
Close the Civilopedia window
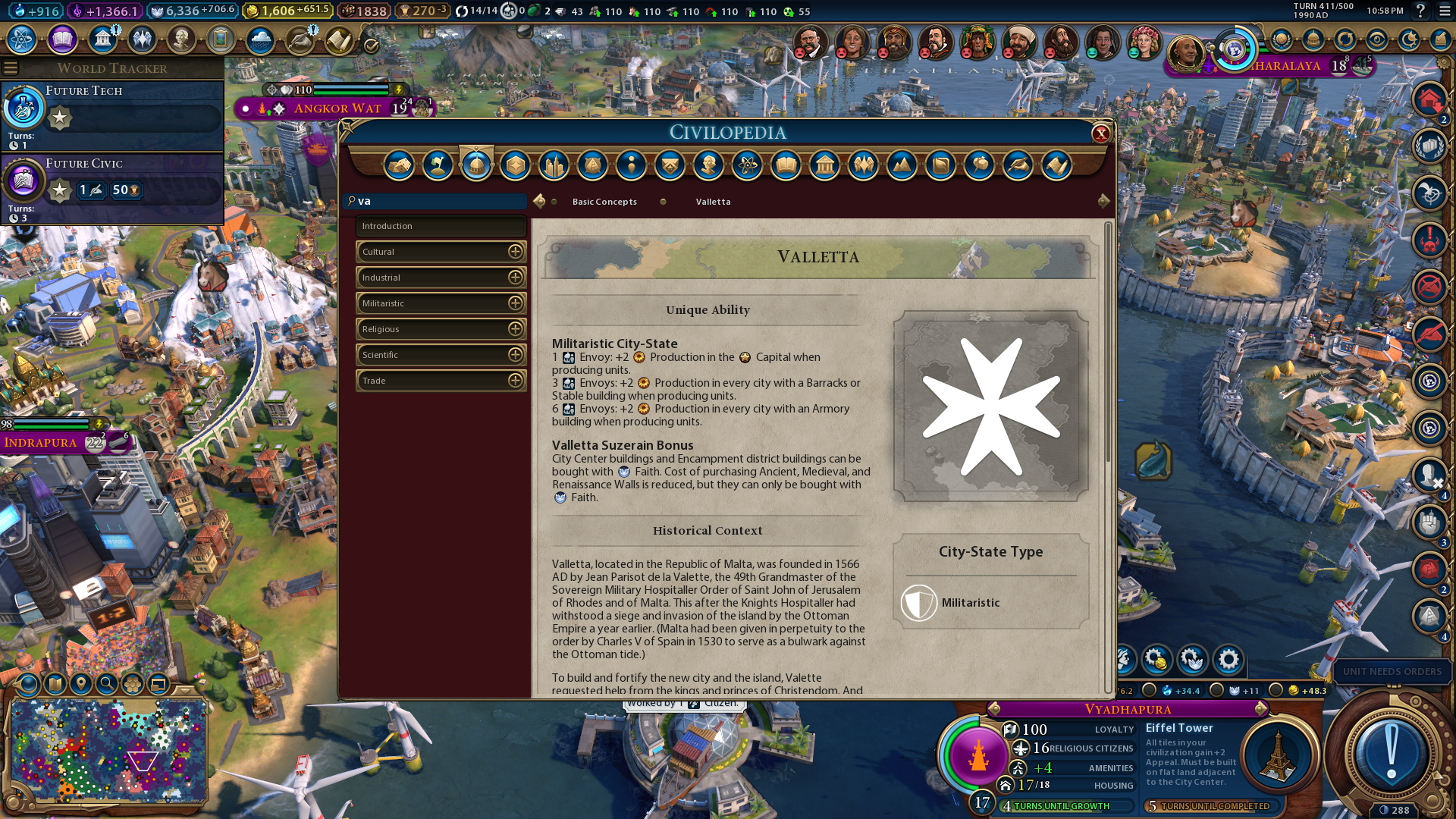coord(1100,134)
